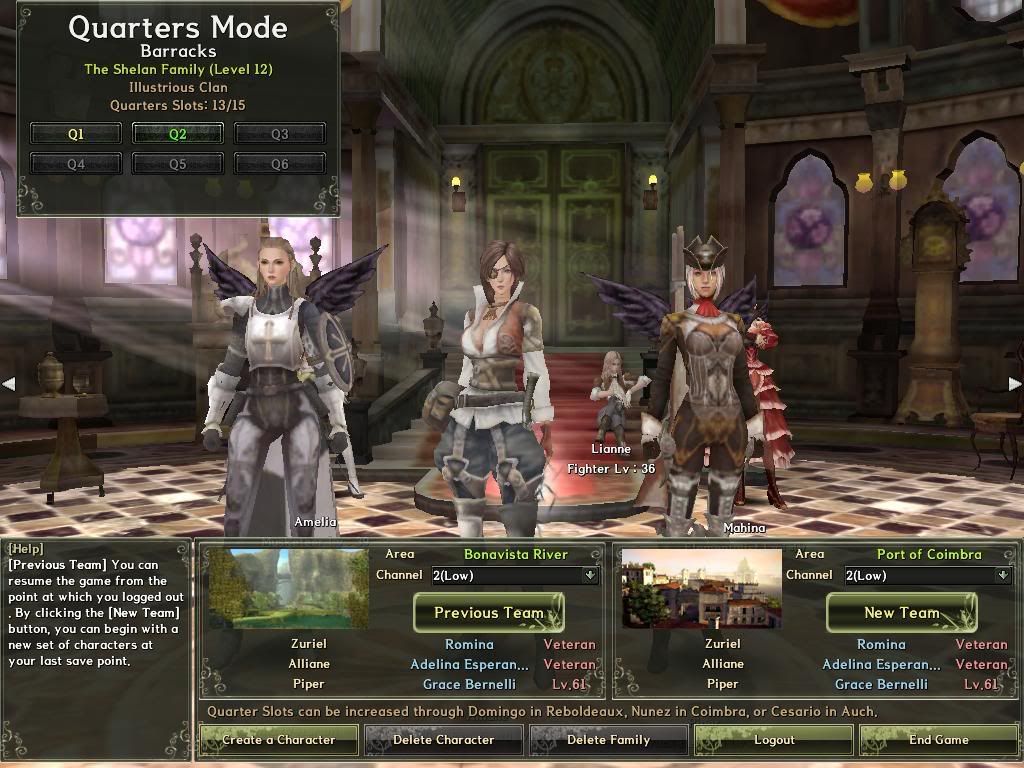Rotate barracks view with the right arrow
Viewport: 1024px width, 768px height.
click(1015, 384)
